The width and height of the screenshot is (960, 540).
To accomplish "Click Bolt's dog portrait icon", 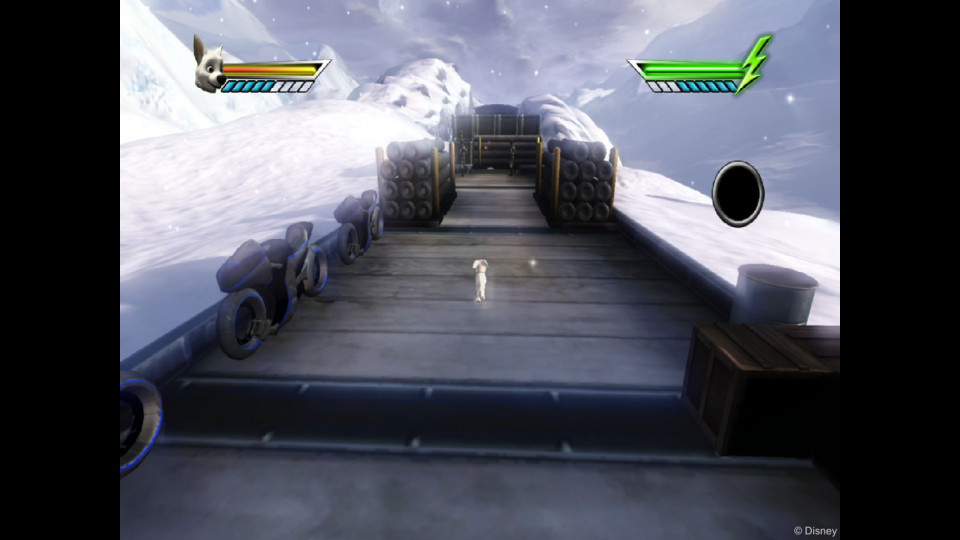I will click(x=208, y=66).
